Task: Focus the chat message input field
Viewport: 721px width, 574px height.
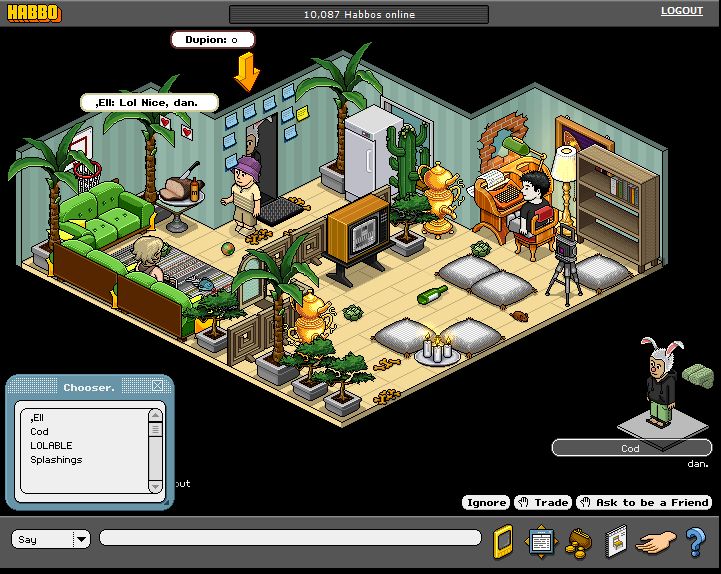Action: (290, 539)
